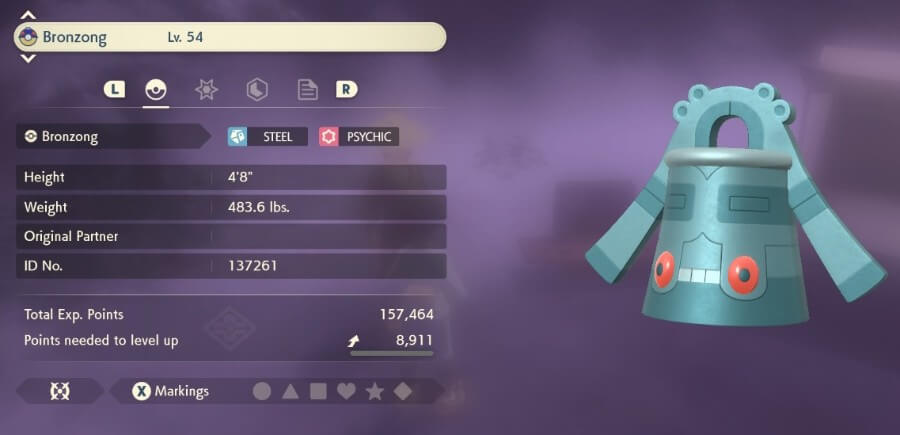Switch to the Poké Ball general info tab
This screenshot has width=900, height=435.
pos(155,89)
